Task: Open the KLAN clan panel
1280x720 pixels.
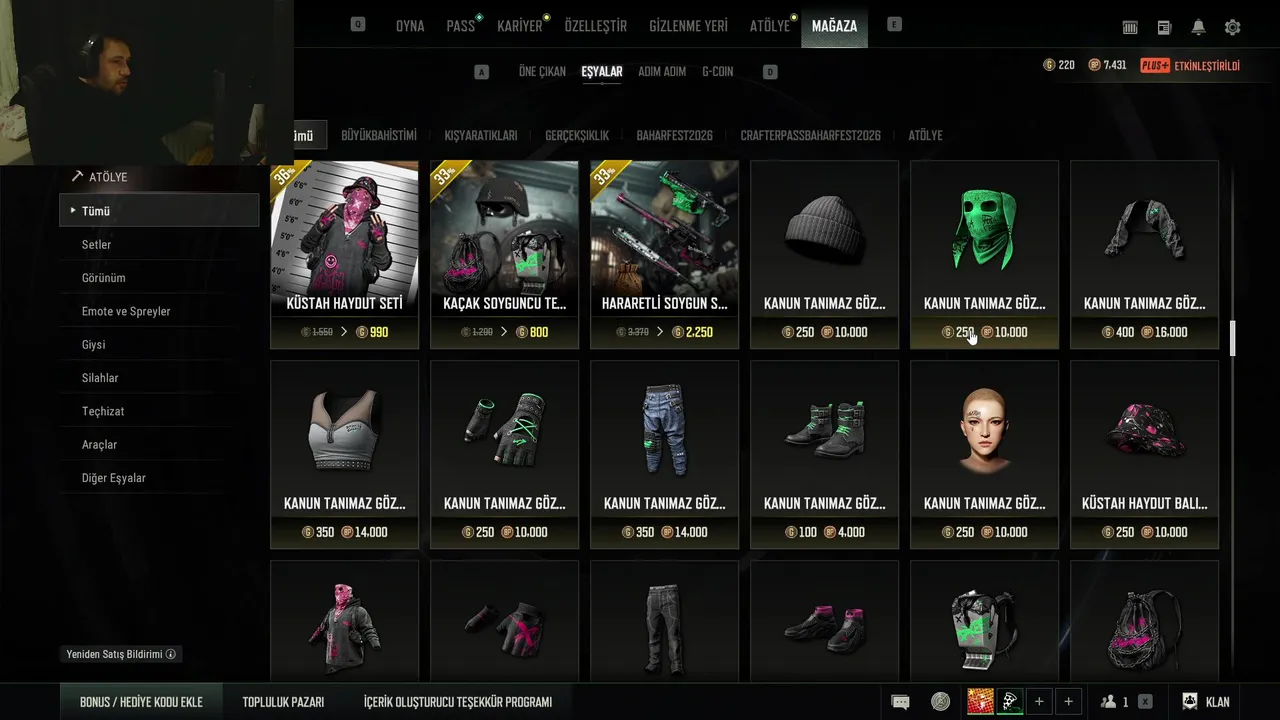Action: coord(1206,702)
